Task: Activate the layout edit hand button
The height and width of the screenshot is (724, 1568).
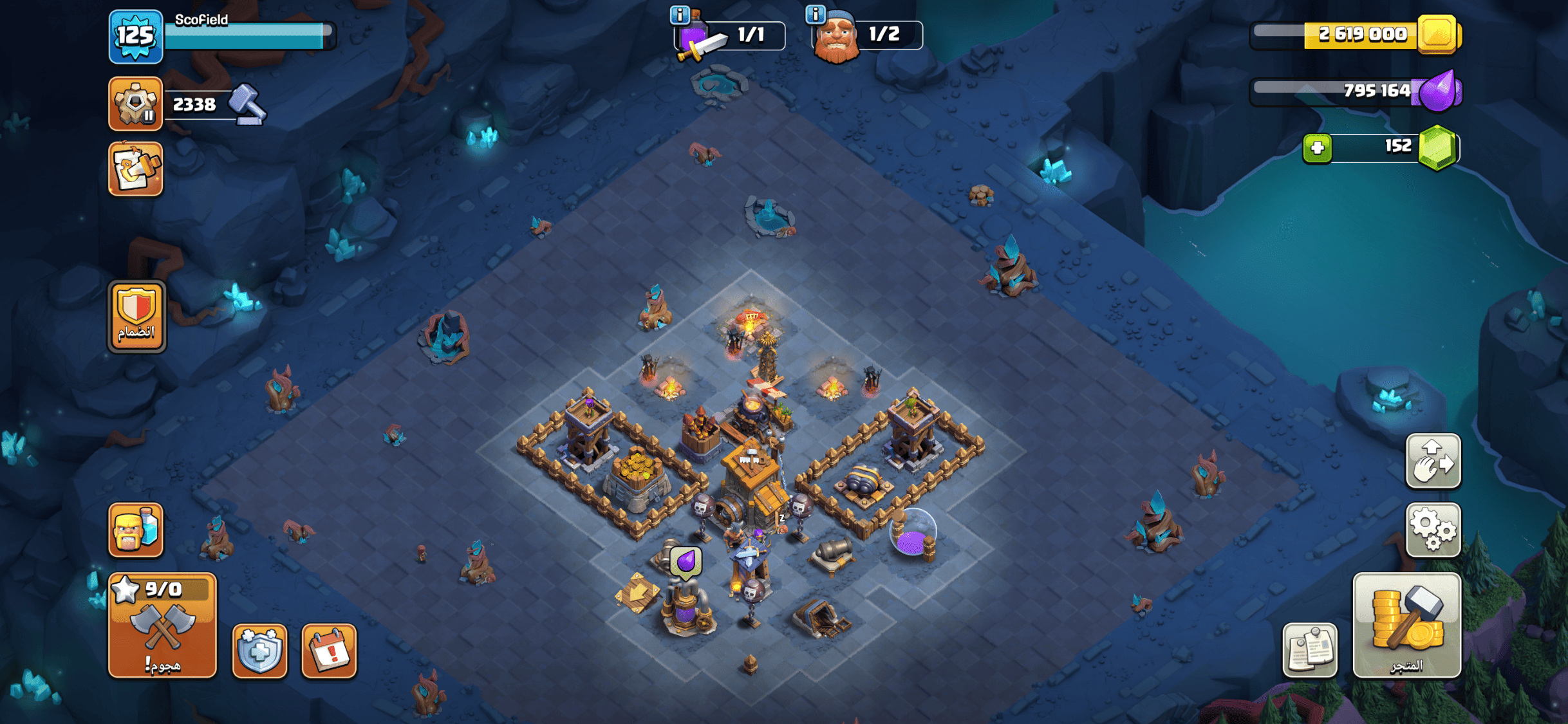Action: pos(1433,461)
